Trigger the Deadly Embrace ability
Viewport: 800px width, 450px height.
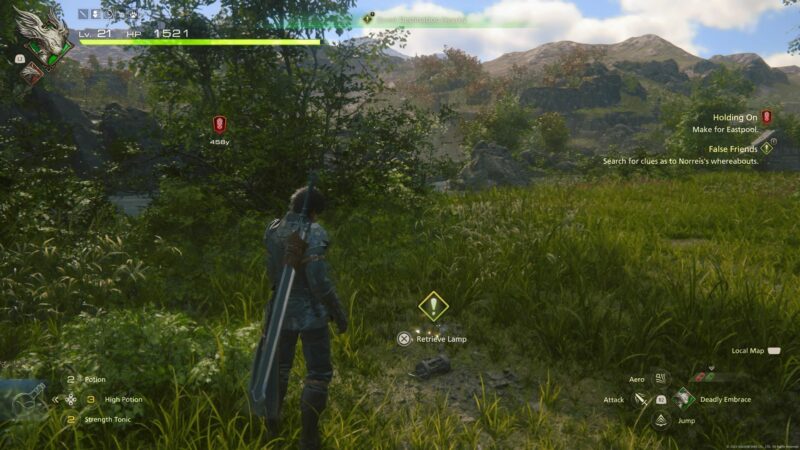pos(684,398)
